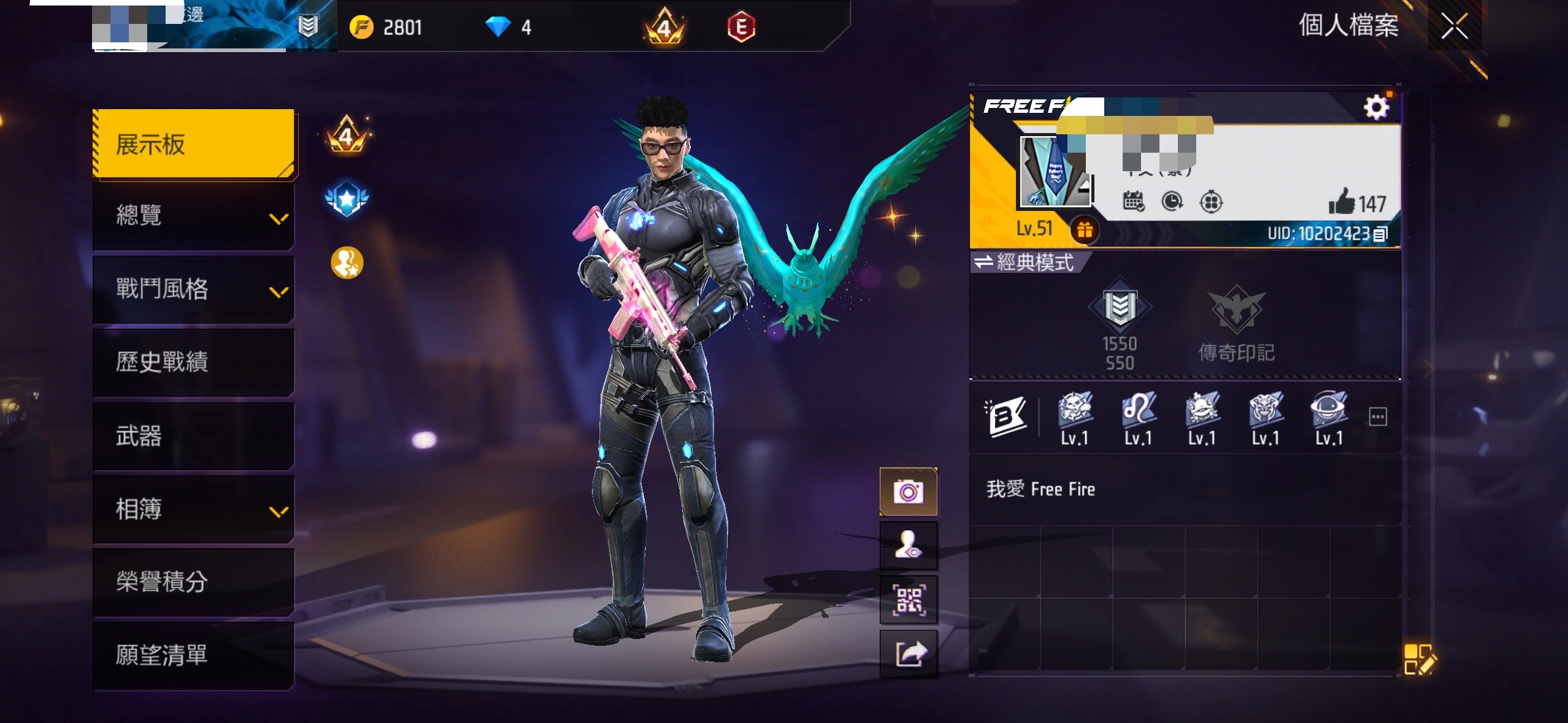The image size is (1568, 723).
Task: Go to 榮譽積分 page
Action: click(x=194, y=581)
